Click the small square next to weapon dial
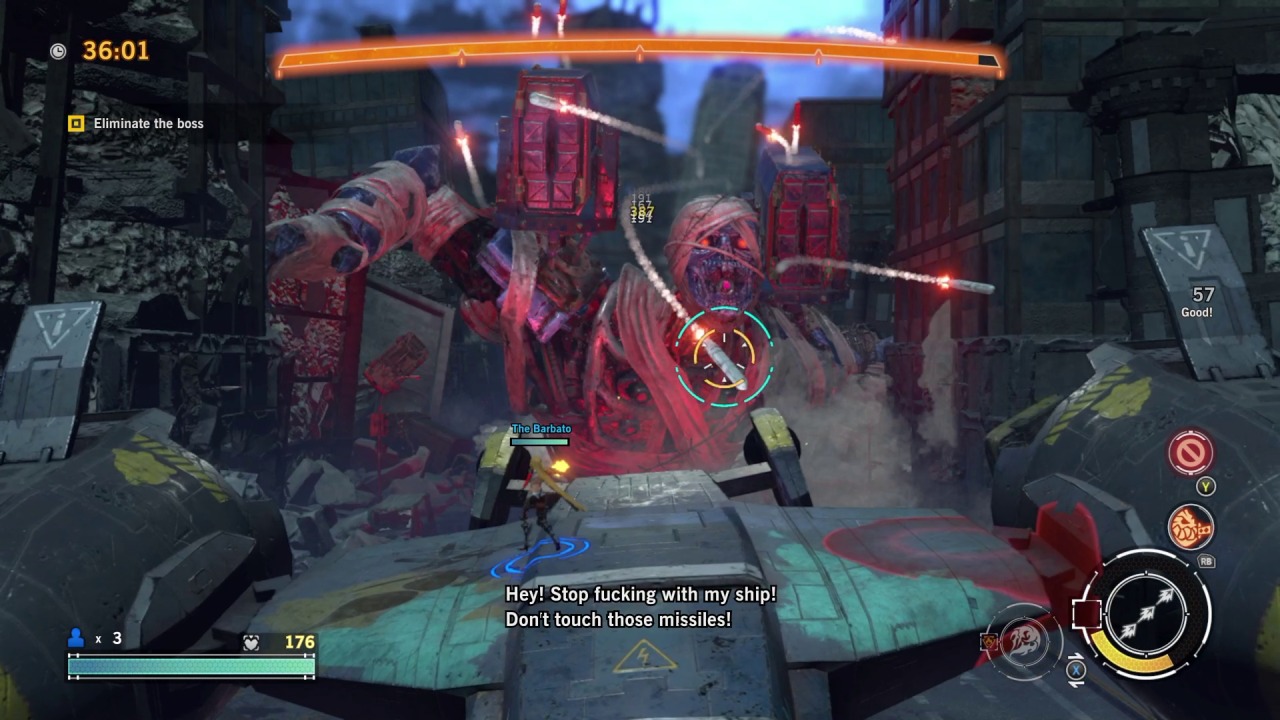 [1087, 613]
